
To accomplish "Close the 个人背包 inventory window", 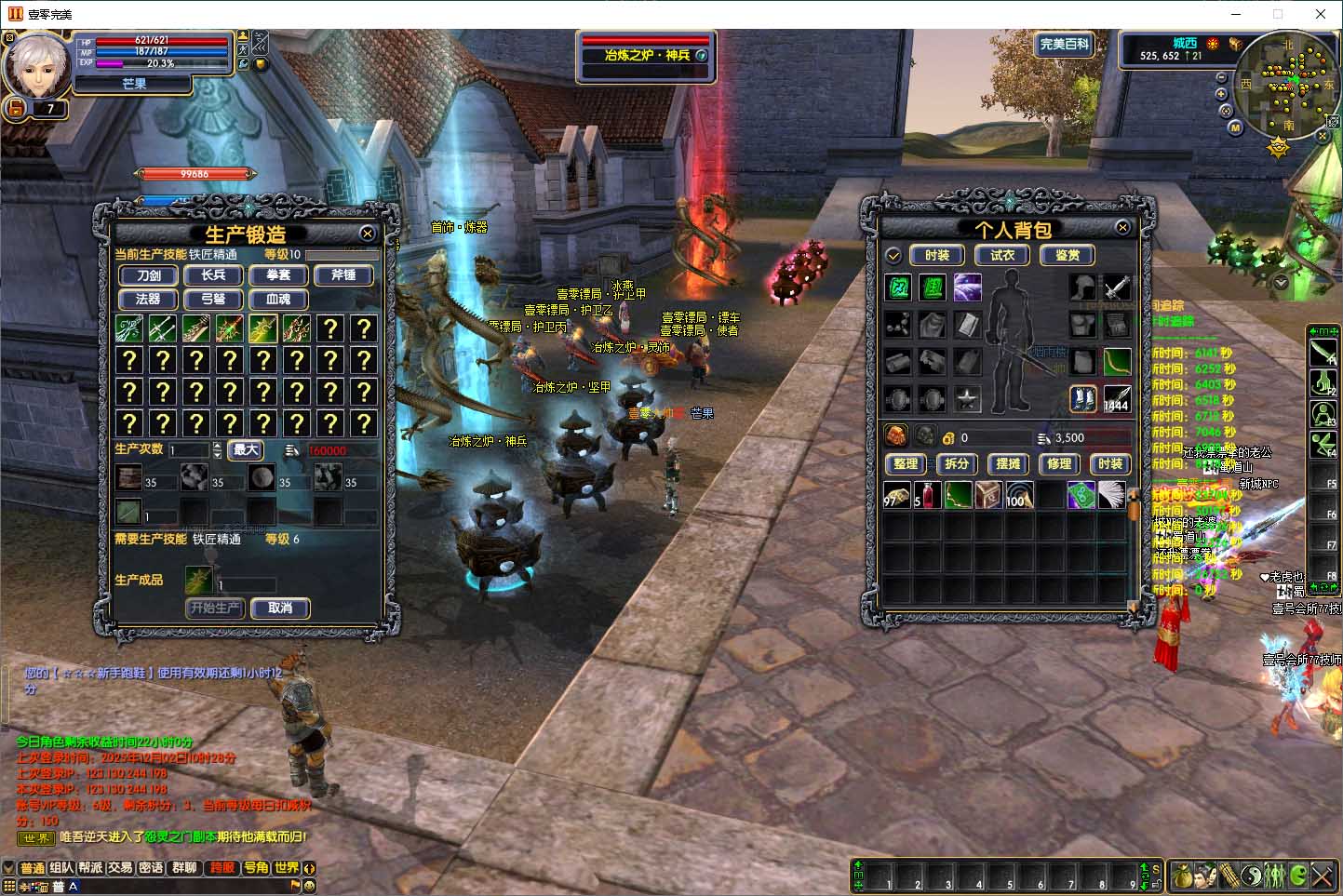I will (1122, 227).
